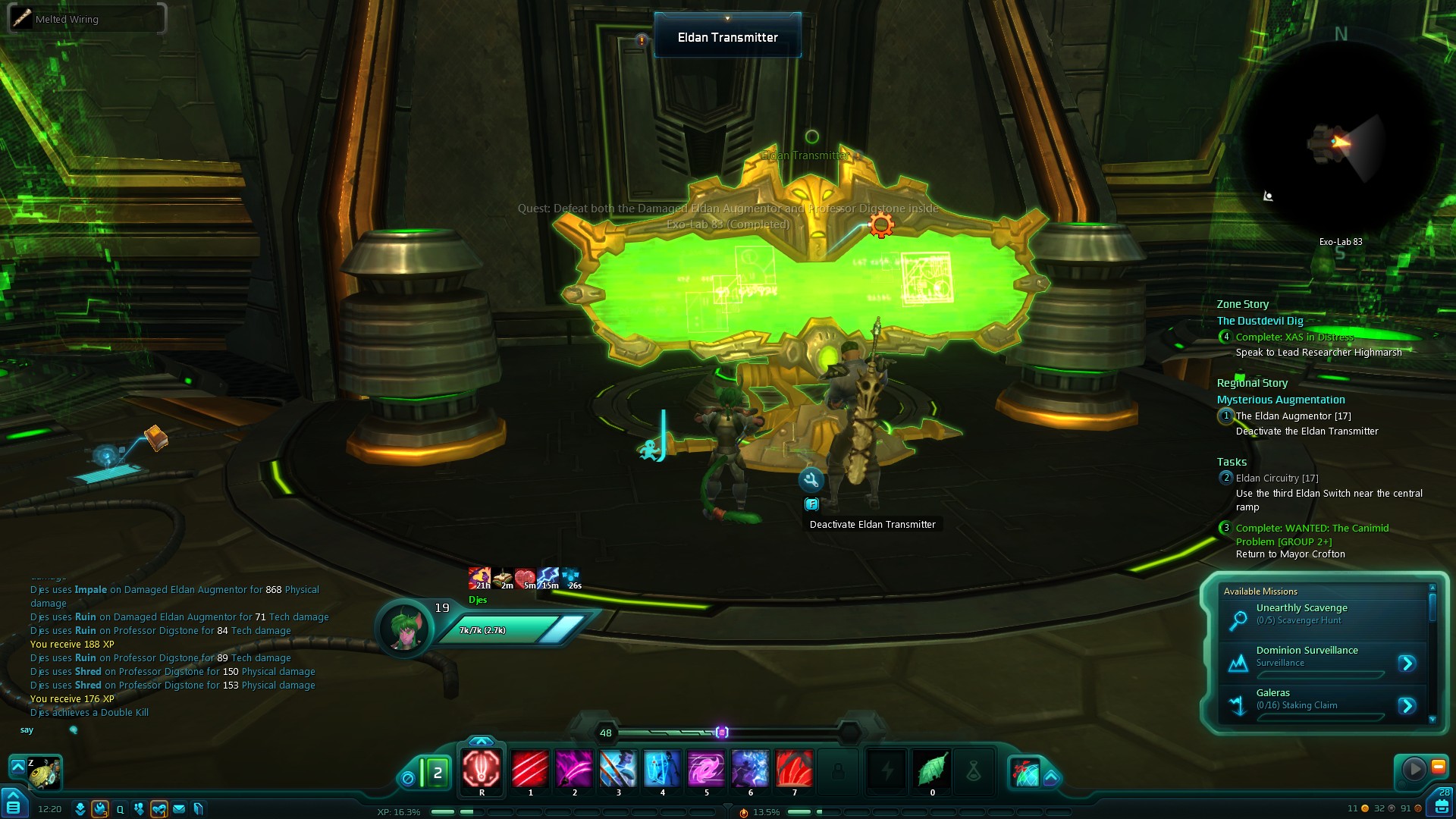Open Dominion Surveillance mission with its arrow
Viewport: 1456px width, 819px height.
[x=1407, y=664]
